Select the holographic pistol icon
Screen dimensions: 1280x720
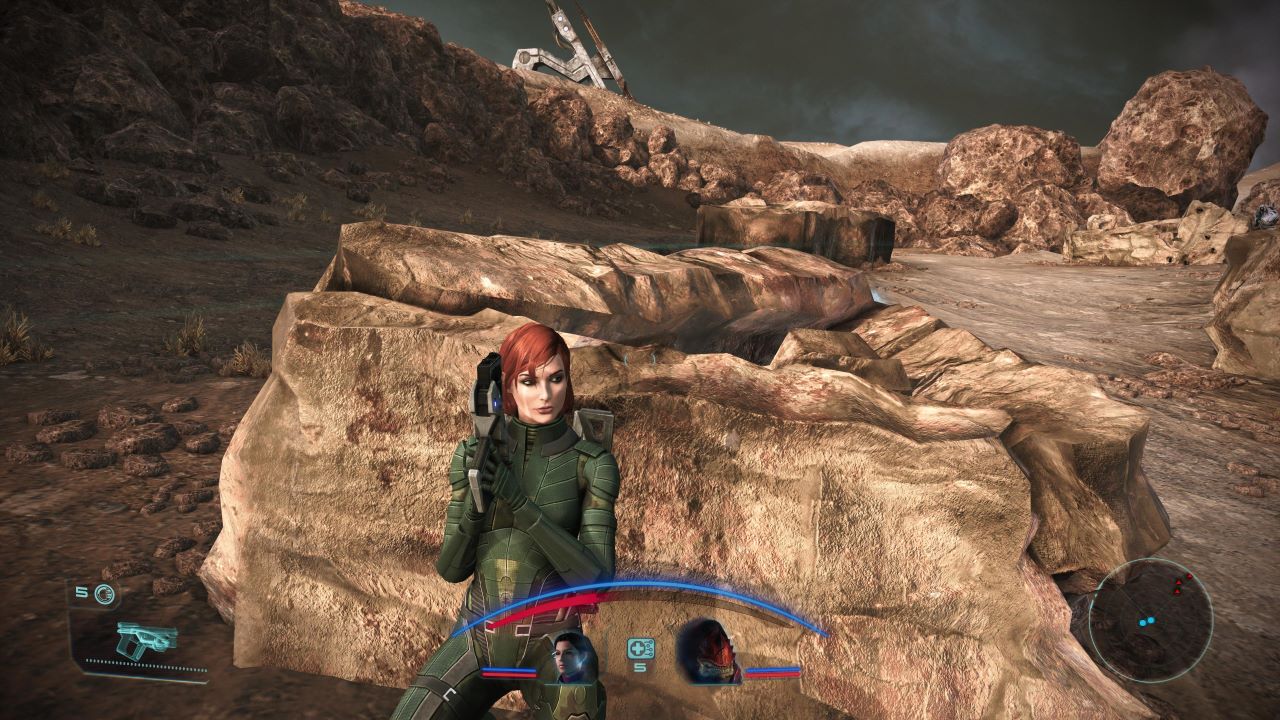pos(145,638)
